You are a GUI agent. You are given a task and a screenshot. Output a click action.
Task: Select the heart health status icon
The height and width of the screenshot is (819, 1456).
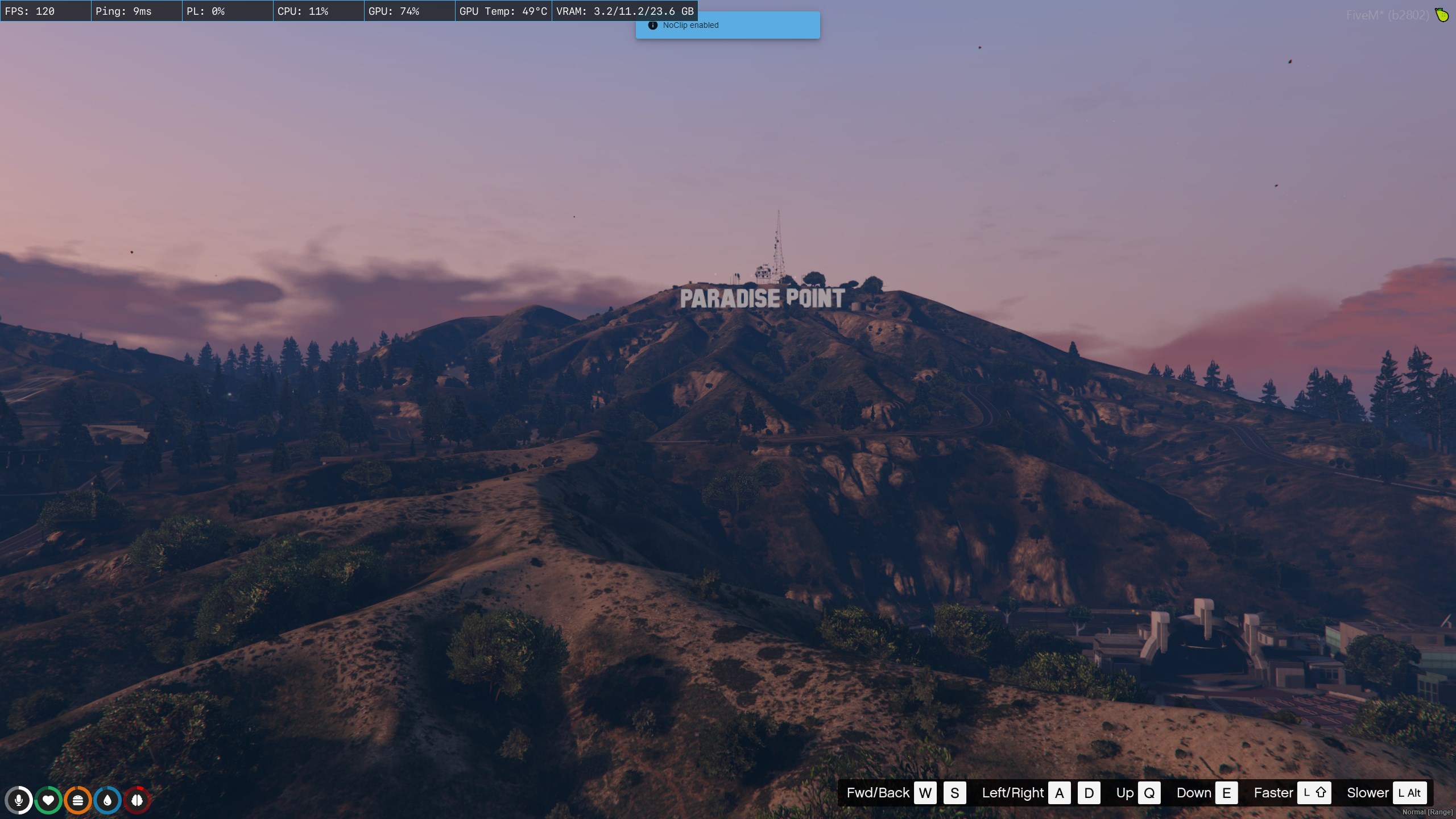click(x=48, y=800)
